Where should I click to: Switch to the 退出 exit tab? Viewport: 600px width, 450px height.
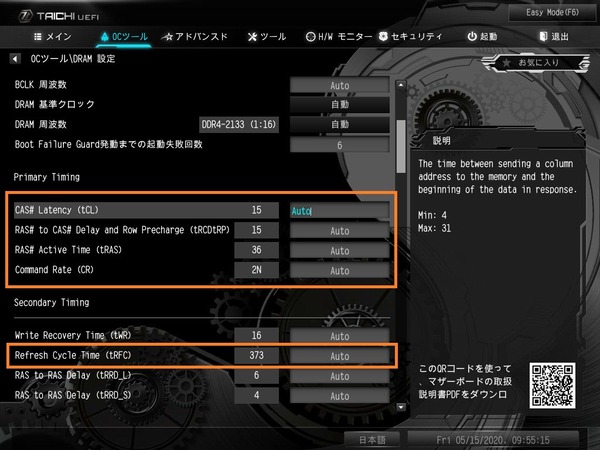click(553, 37)
